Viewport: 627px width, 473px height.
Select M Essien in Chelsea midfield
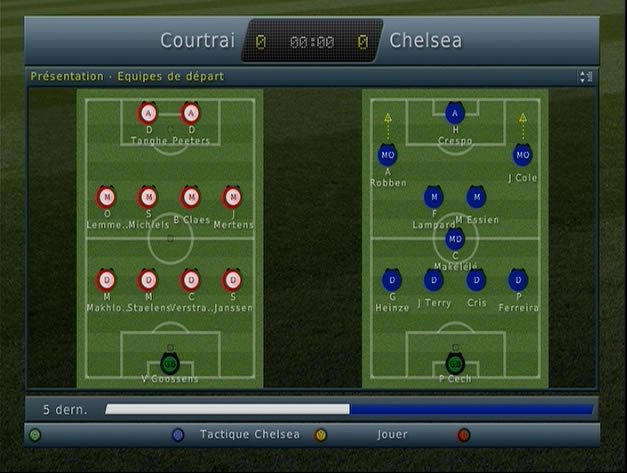tap(476, 197)
